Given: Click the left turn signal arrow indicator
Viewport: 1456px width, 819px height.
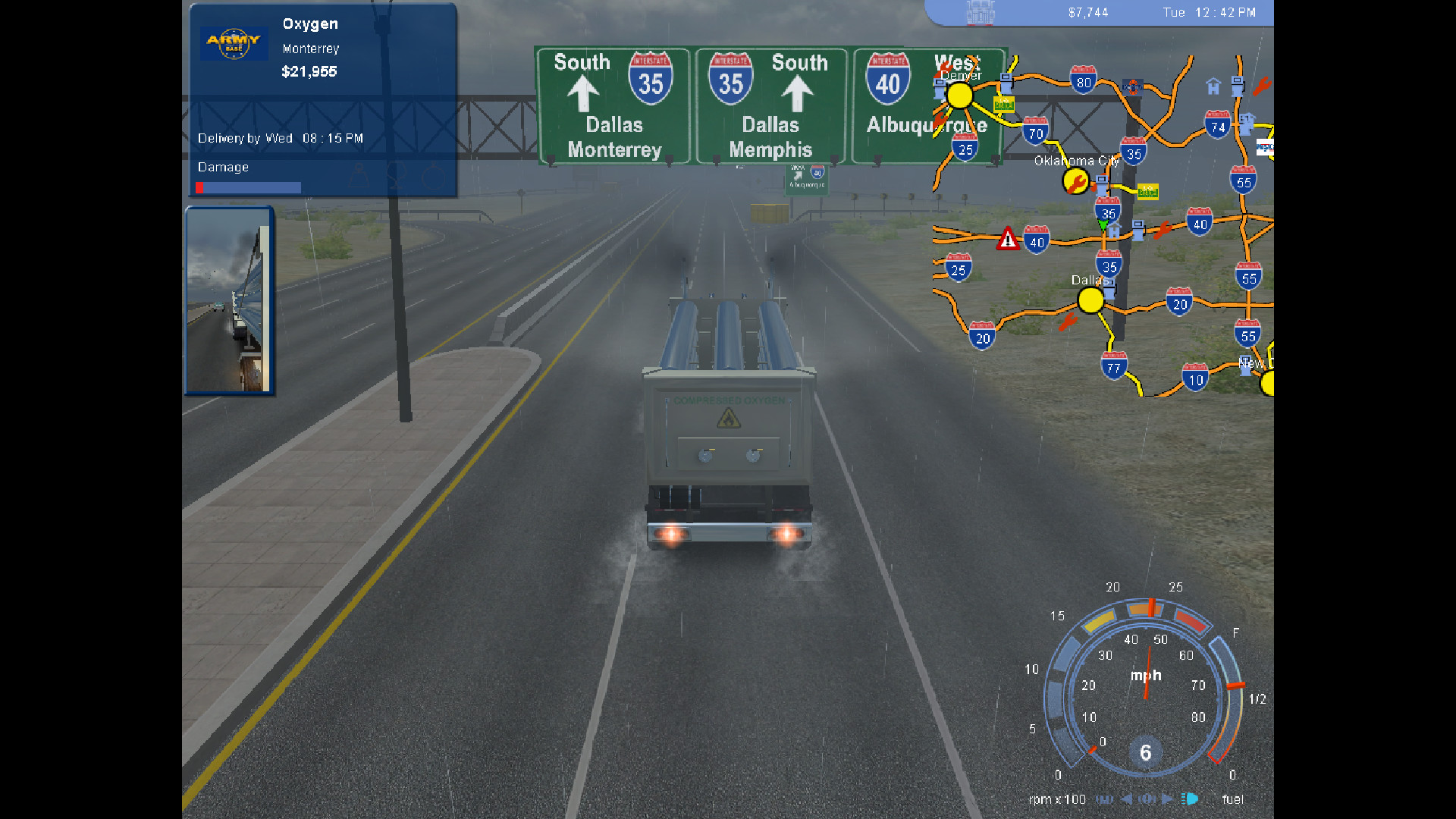Looking at the screenshot, I should [x=1127, y=799].
